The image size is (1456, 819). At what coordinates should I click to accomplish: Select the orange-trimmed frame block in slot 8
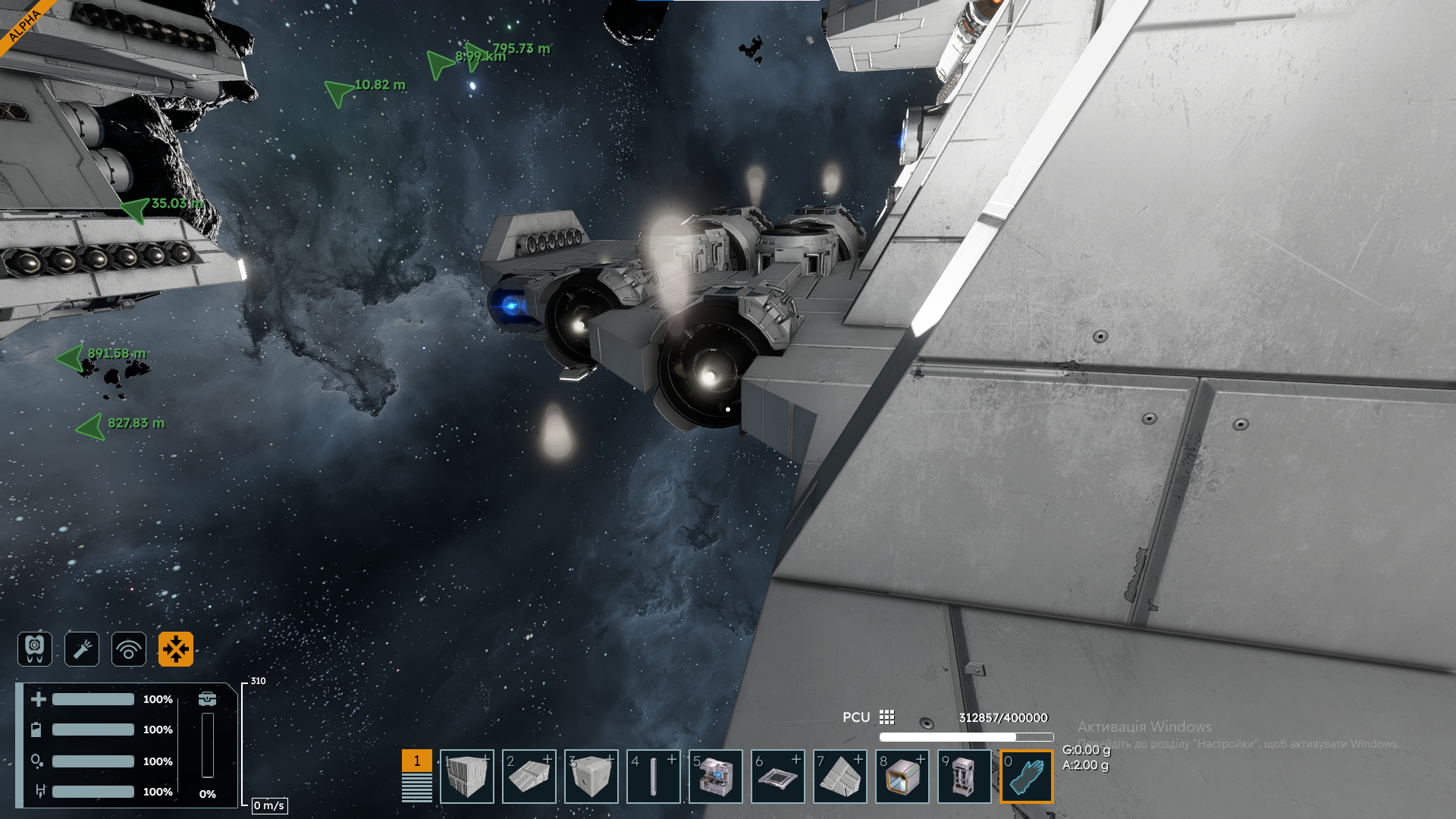(902, 777)
